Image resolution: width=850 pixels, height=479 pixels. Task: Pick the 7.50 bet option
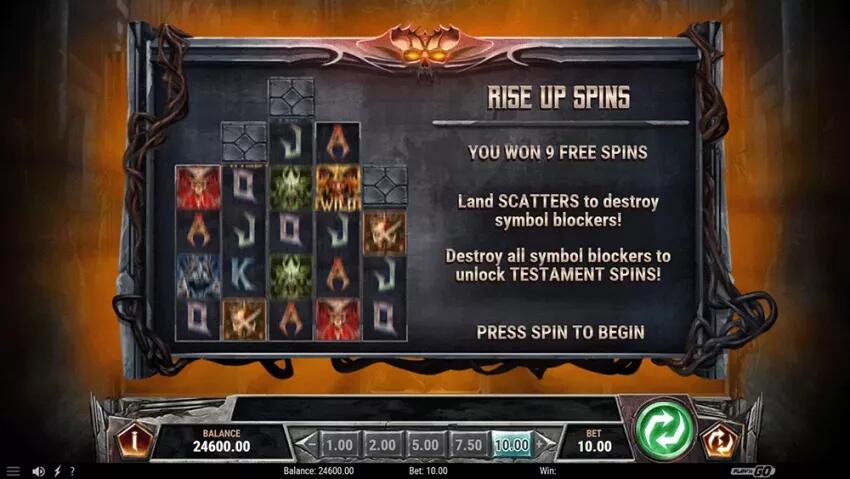point(469,444)
